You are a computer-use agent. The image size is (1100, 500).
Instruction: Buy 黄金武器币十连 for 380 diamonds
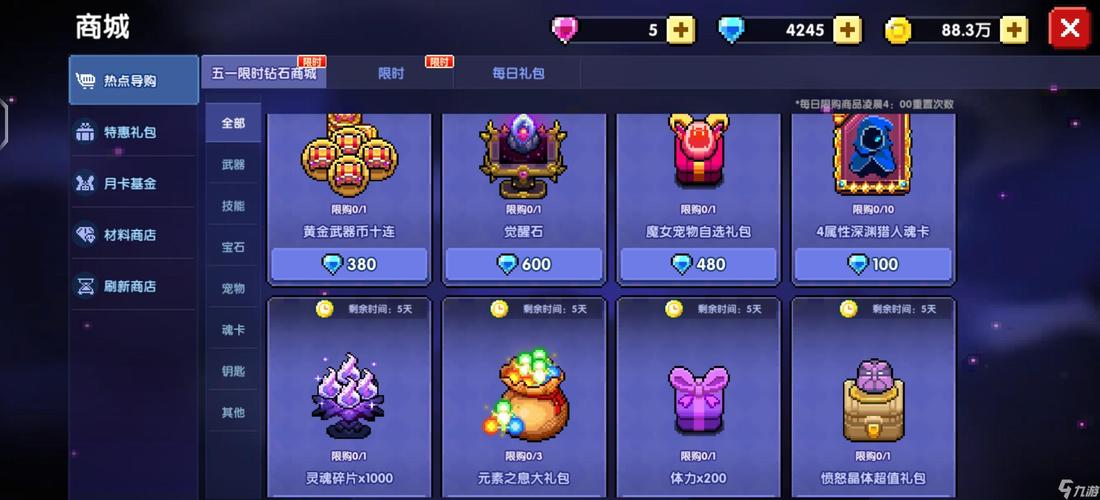pyautogui.click(x=349, y=264)
